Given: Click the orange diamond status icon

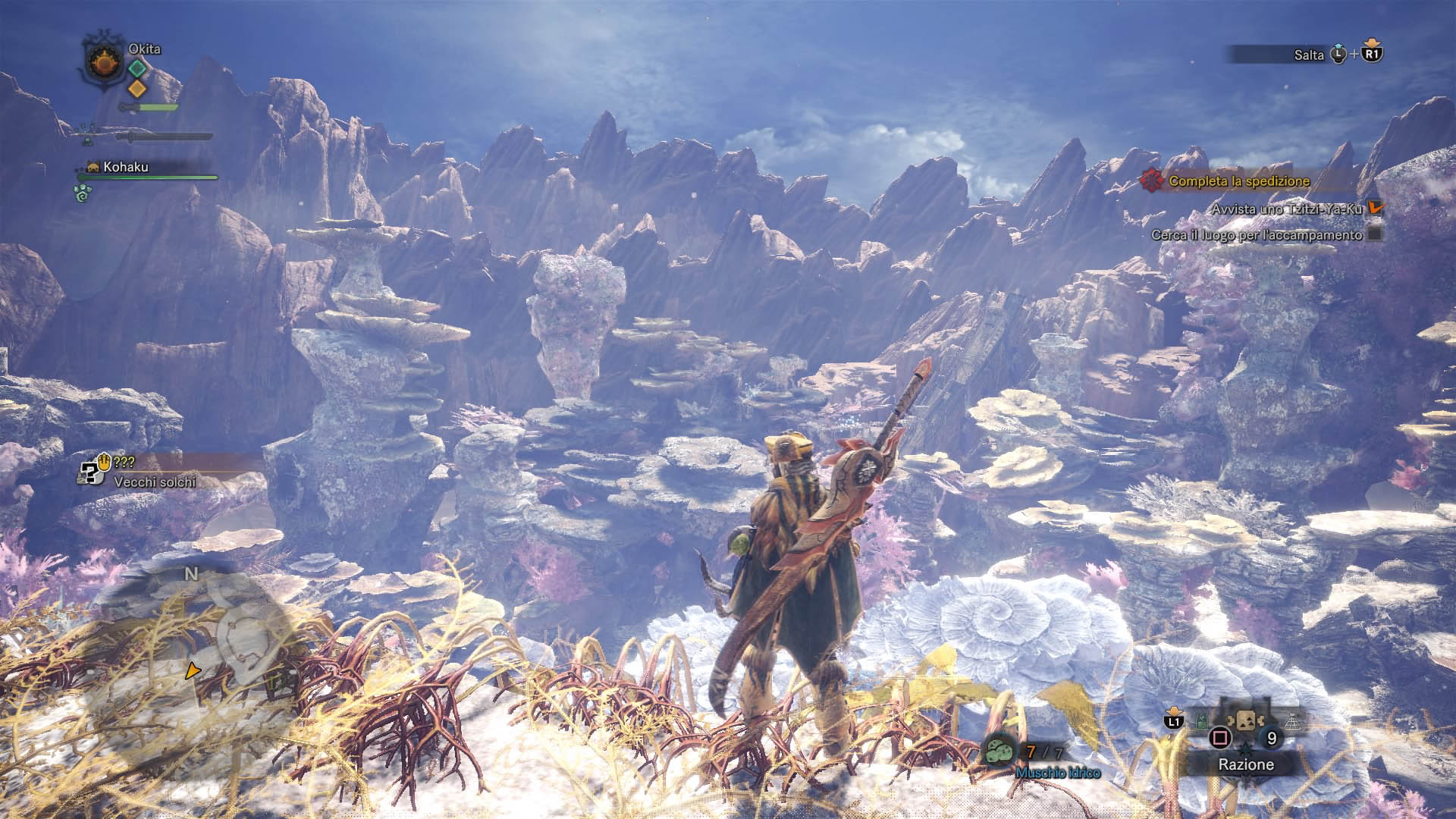Looking at the screenshot, I should click(136, 88).
